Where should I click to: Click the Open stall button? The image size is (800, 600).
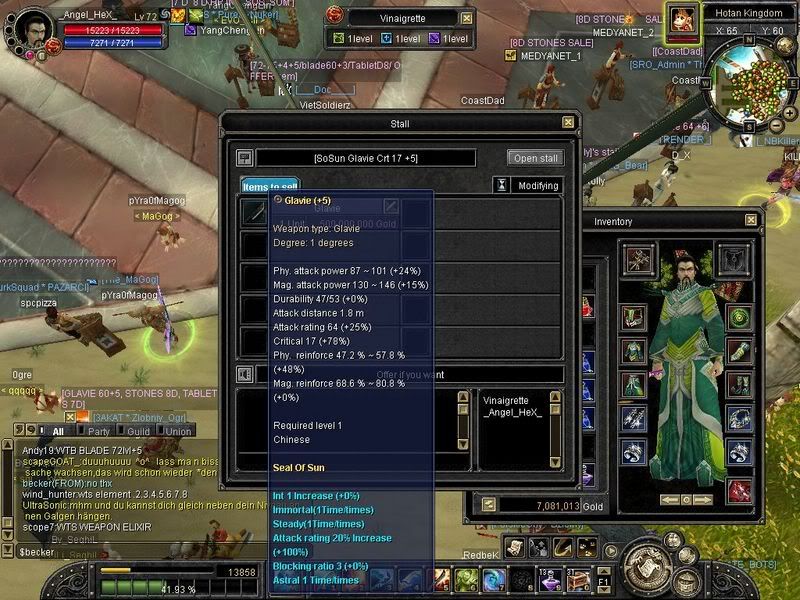point(536,158)
